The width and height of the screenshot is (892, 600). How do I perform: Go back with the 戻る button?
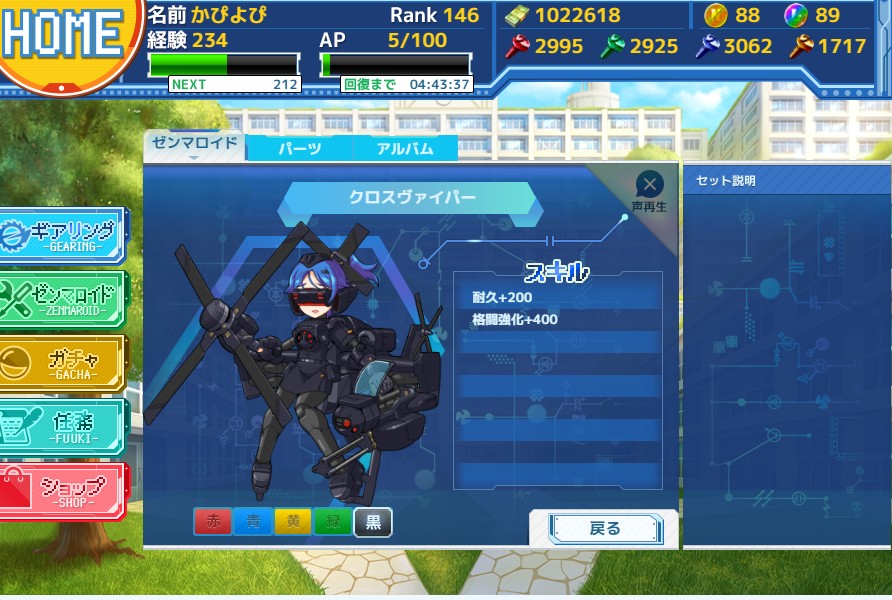tap(605, 529)
